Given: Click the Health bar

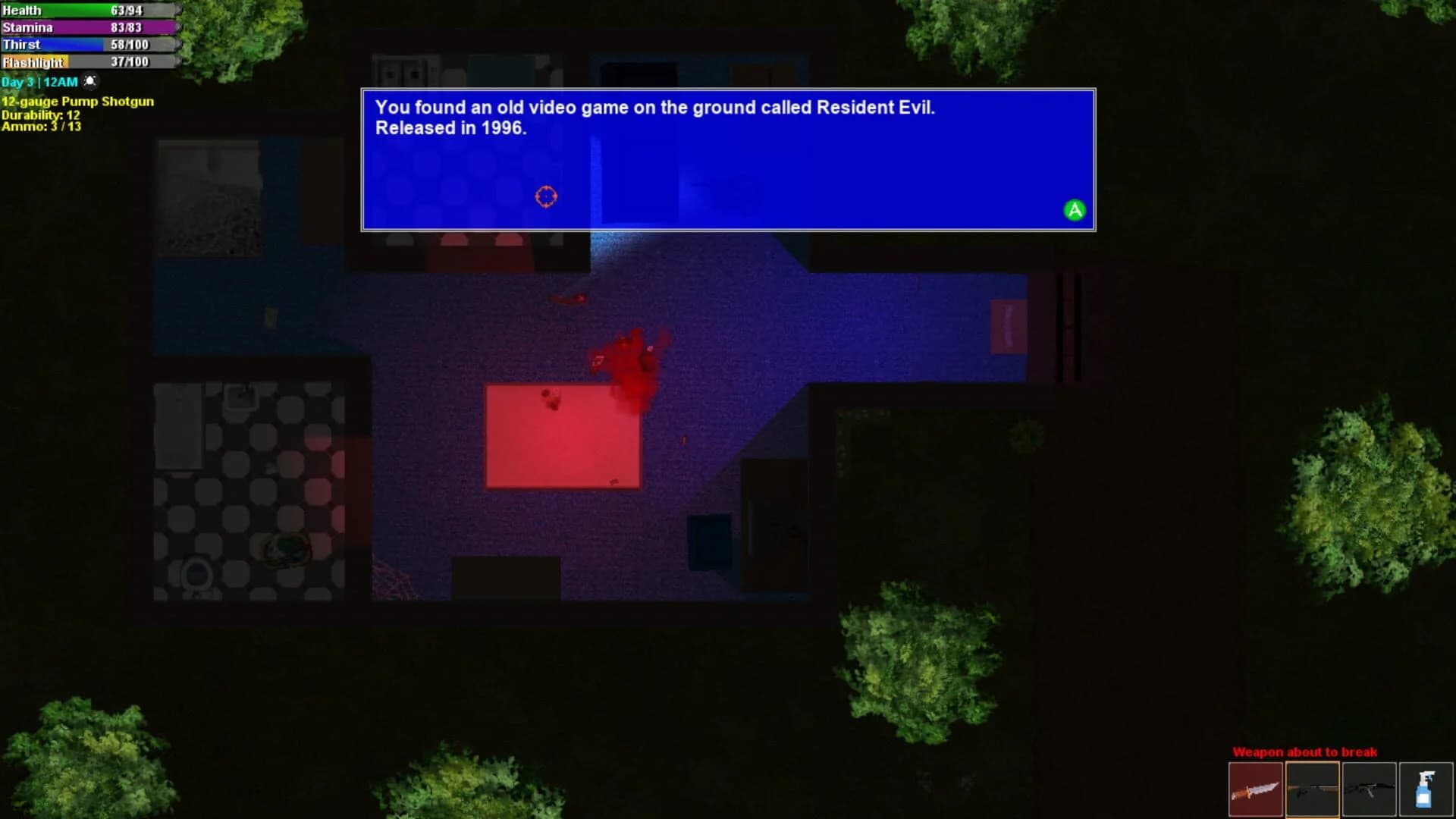Looking at the screenshot, I should pyautogui.click(x=87, y=10).
